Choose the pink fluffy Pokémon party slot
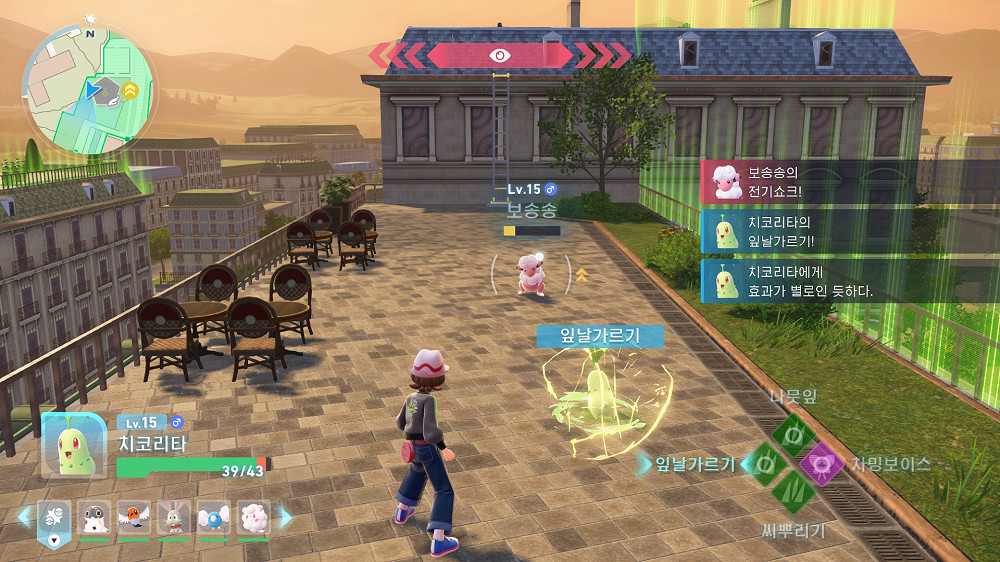 point(254,517)
